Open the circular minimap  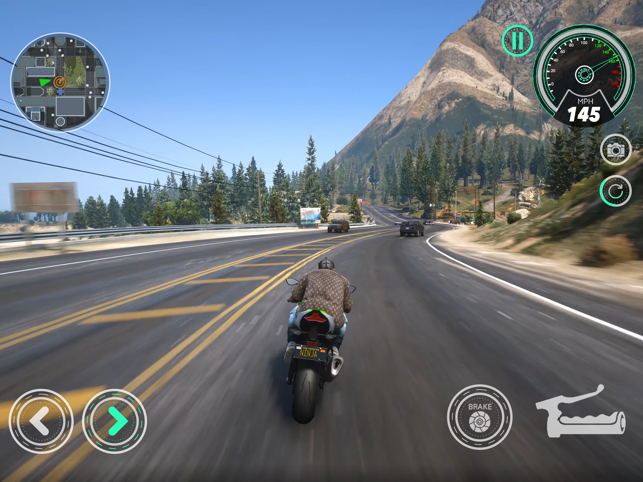(60, 82)
